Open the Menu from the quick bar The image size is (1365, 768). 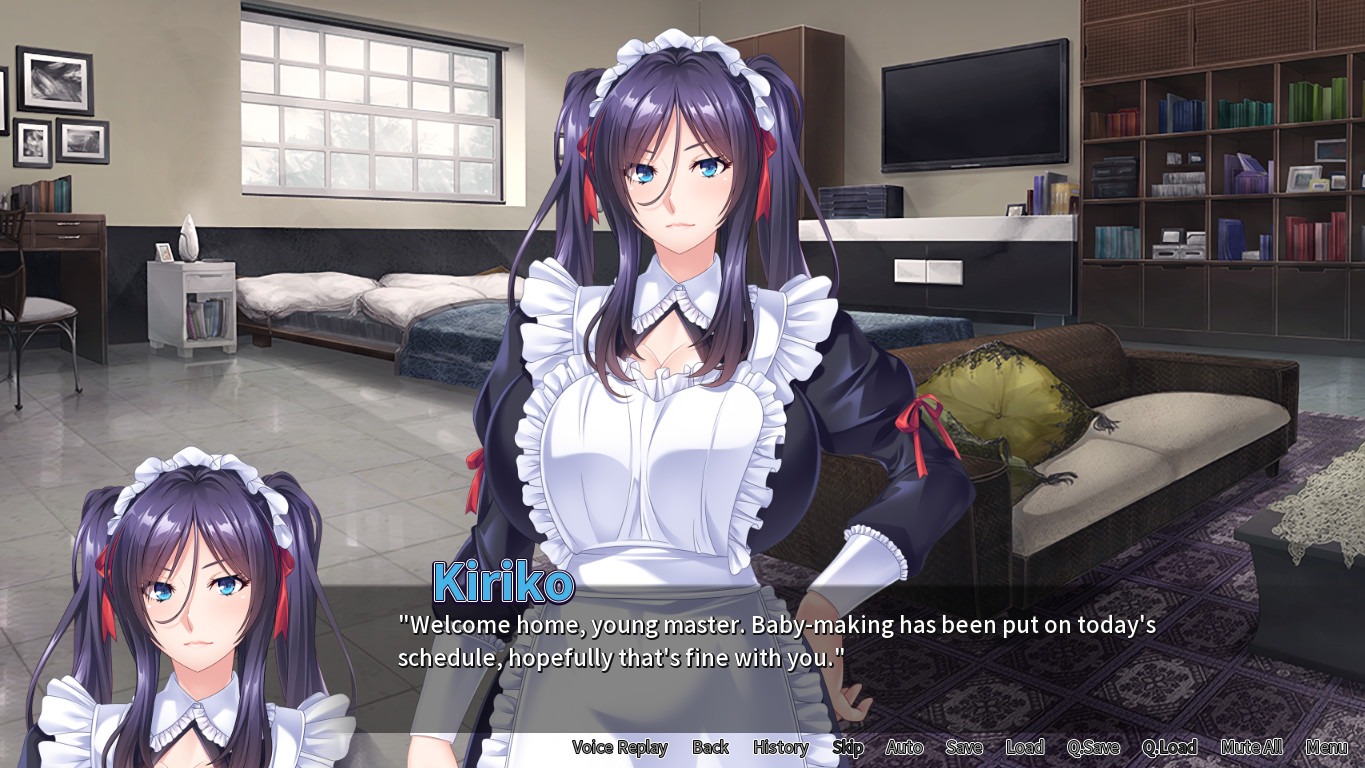(1327, 747)
